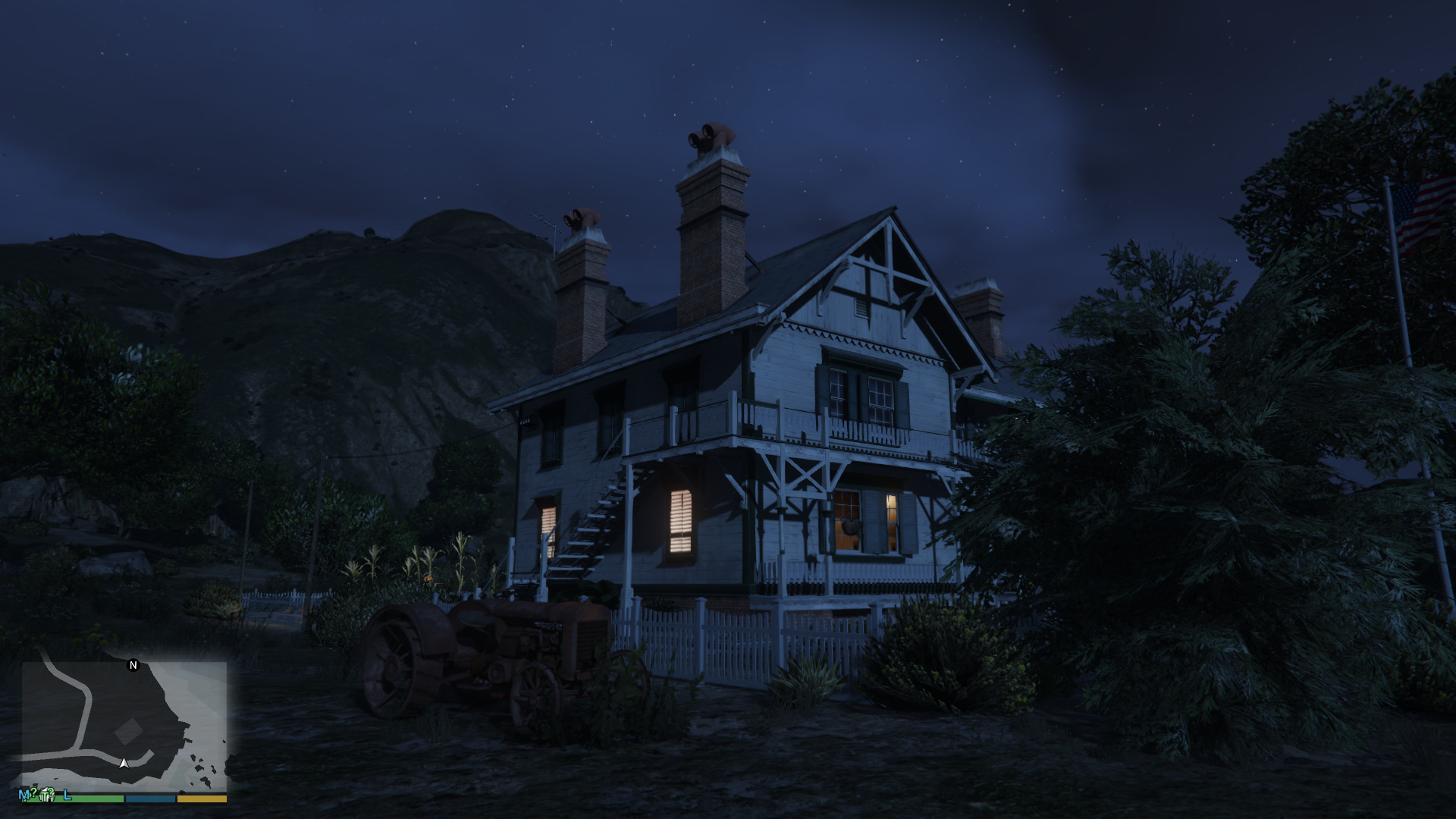Select the white player arrow on minimap
Screen dimensions: 1456x819
point(124,762)
